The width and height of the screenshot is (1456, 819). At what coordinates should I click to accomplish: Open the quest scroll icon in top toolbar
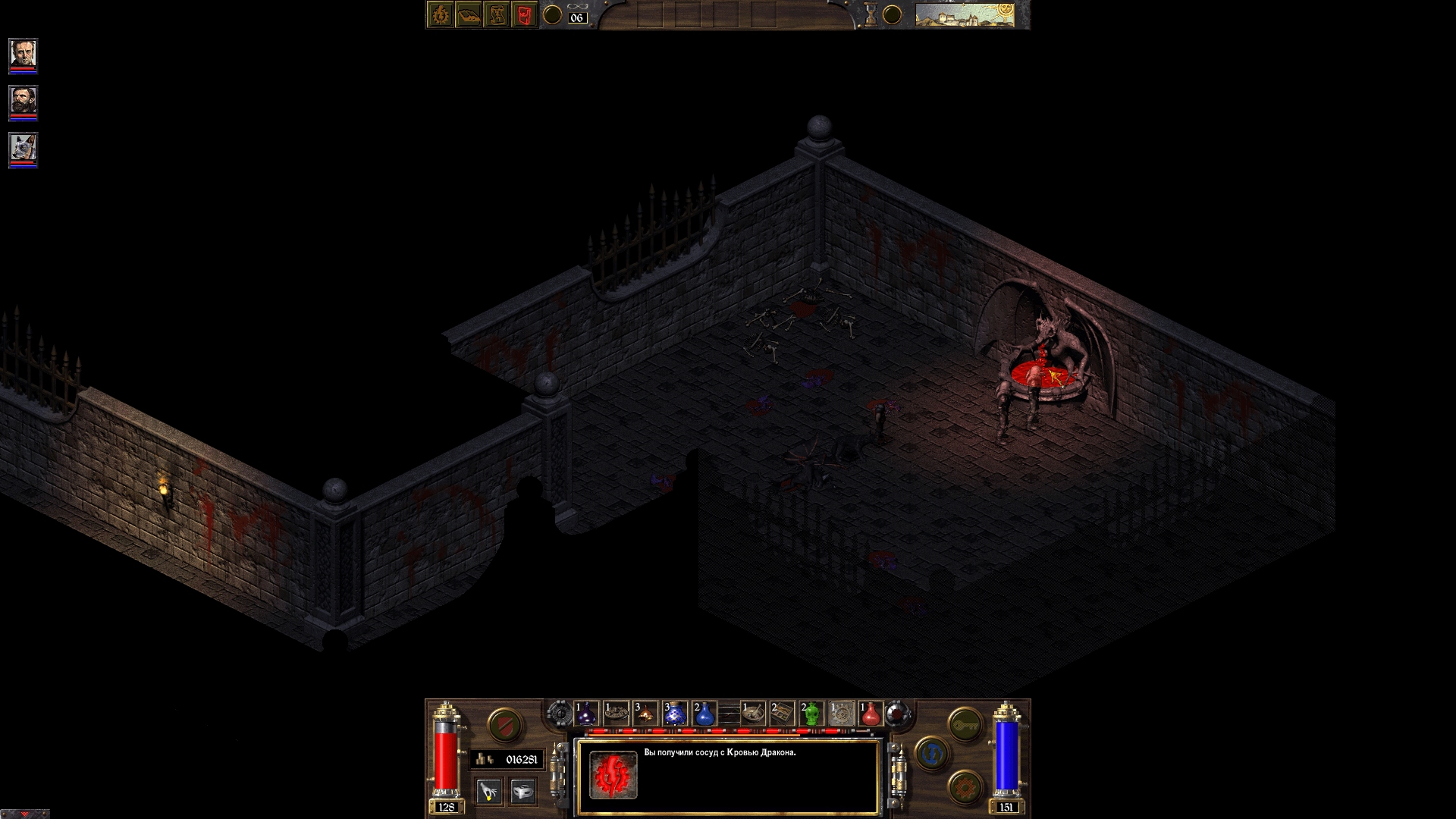point(496,14)
